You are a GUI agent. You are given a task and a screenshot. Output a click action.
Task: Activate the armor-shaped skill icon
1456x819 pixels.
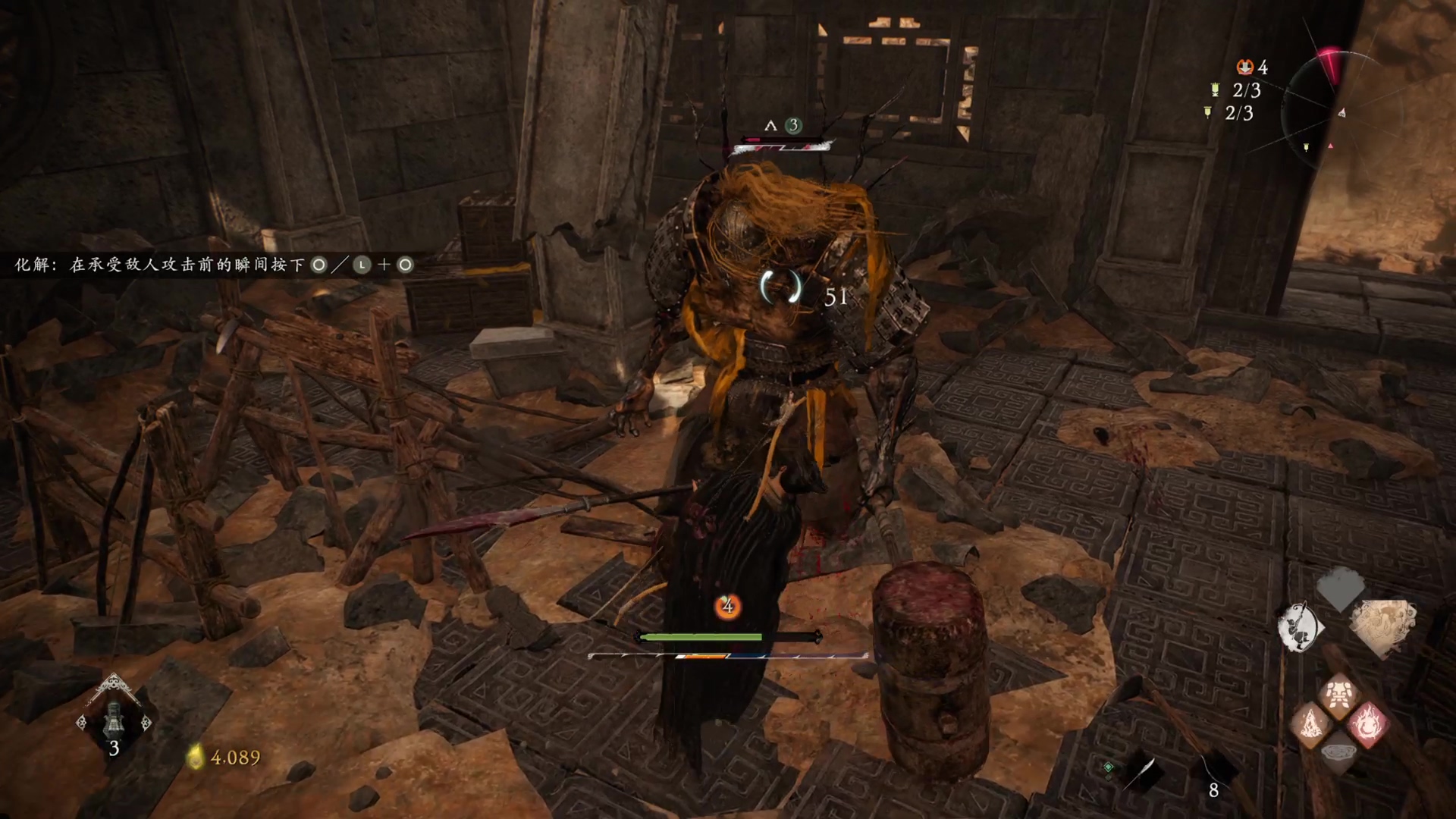pos(1338,695)
